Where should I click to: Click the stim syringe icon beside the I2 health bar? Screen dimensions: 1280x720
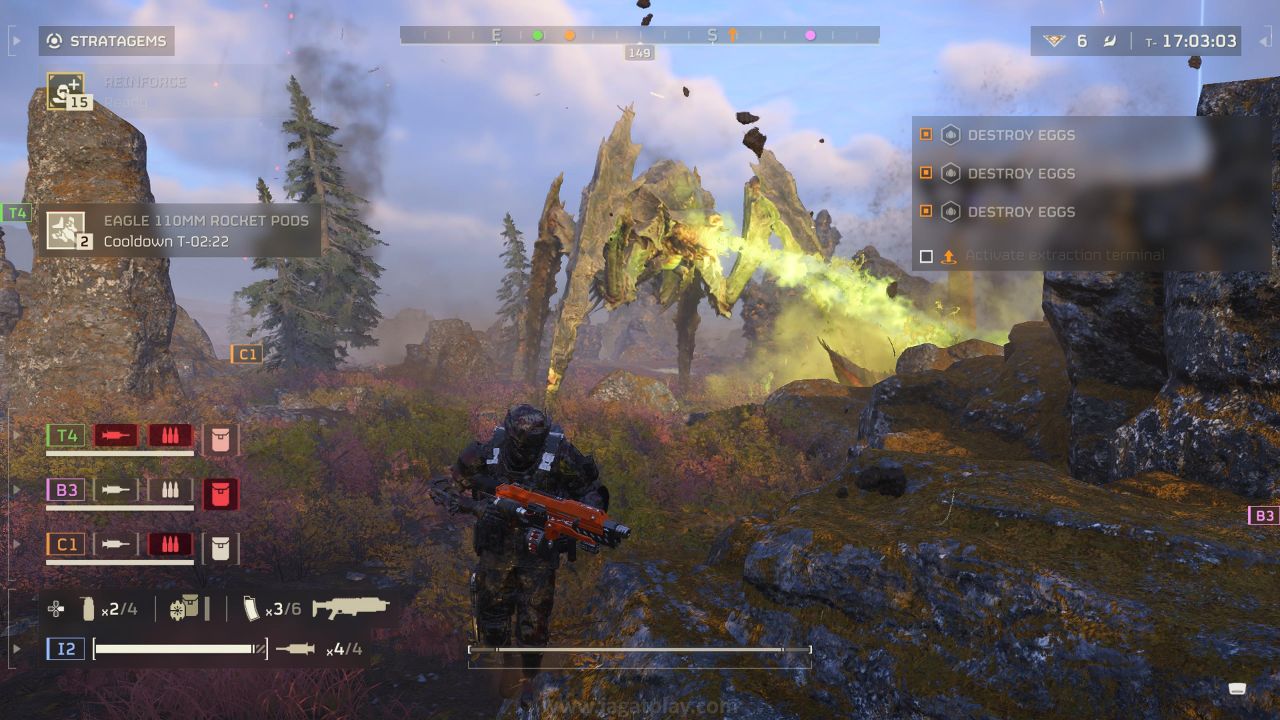(x=295, y=649)
